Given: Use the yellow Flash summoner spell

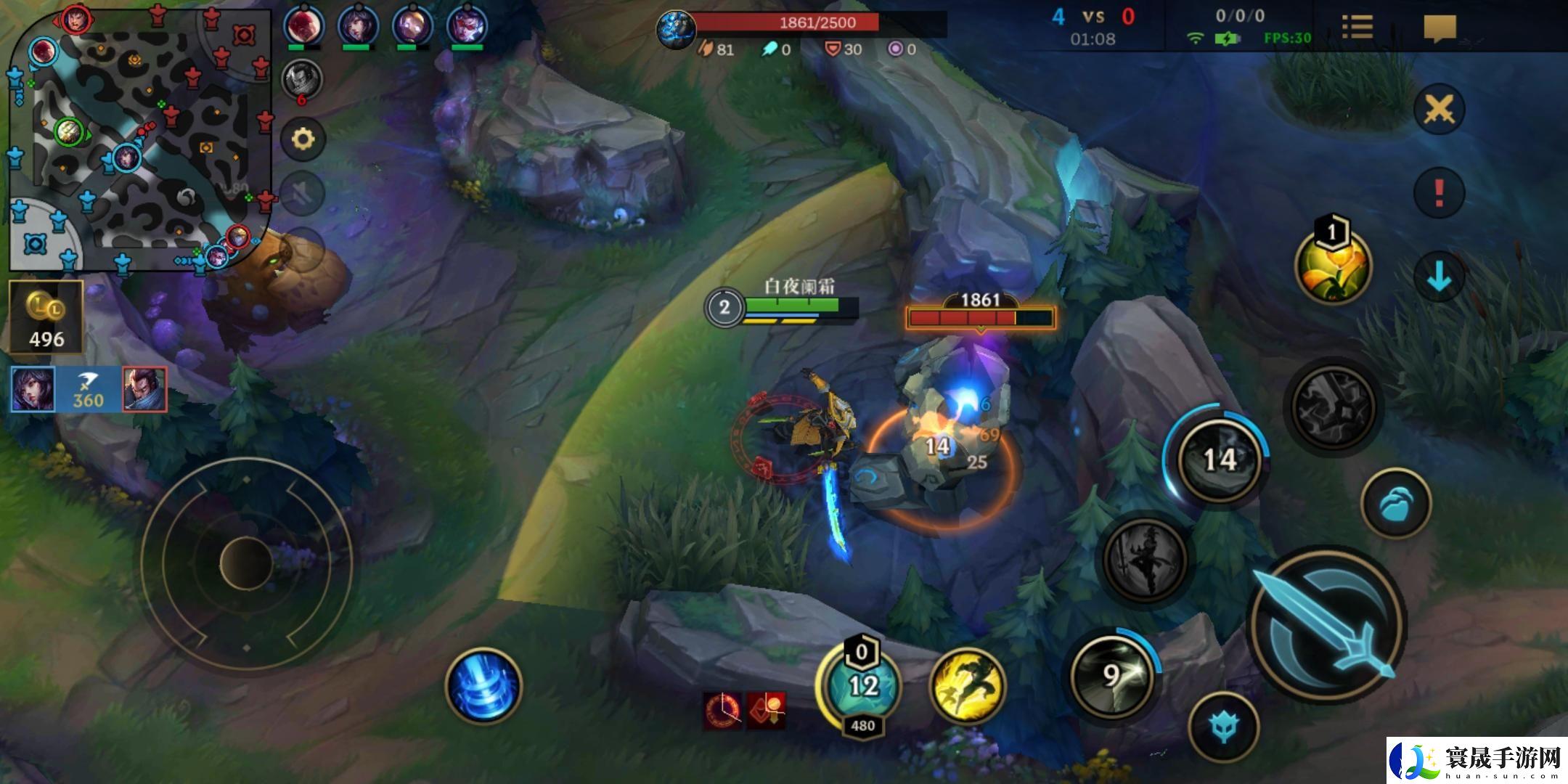Looking at the screenshot, I should (x=967, y=685).
